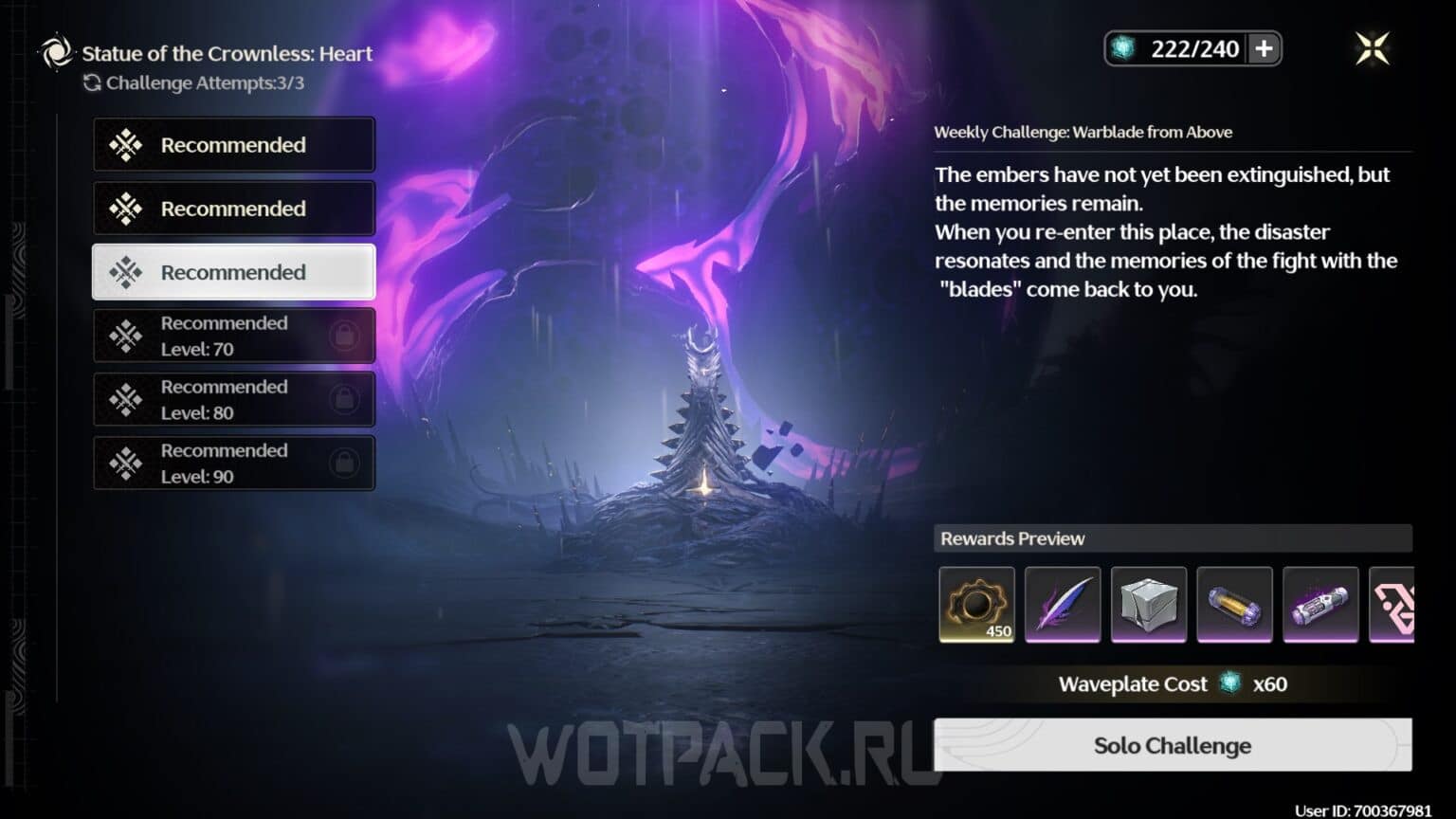Select the highlighted third Recommended difficulty
The height and width of the screenshot is (819, 1456).
(233, 272)
